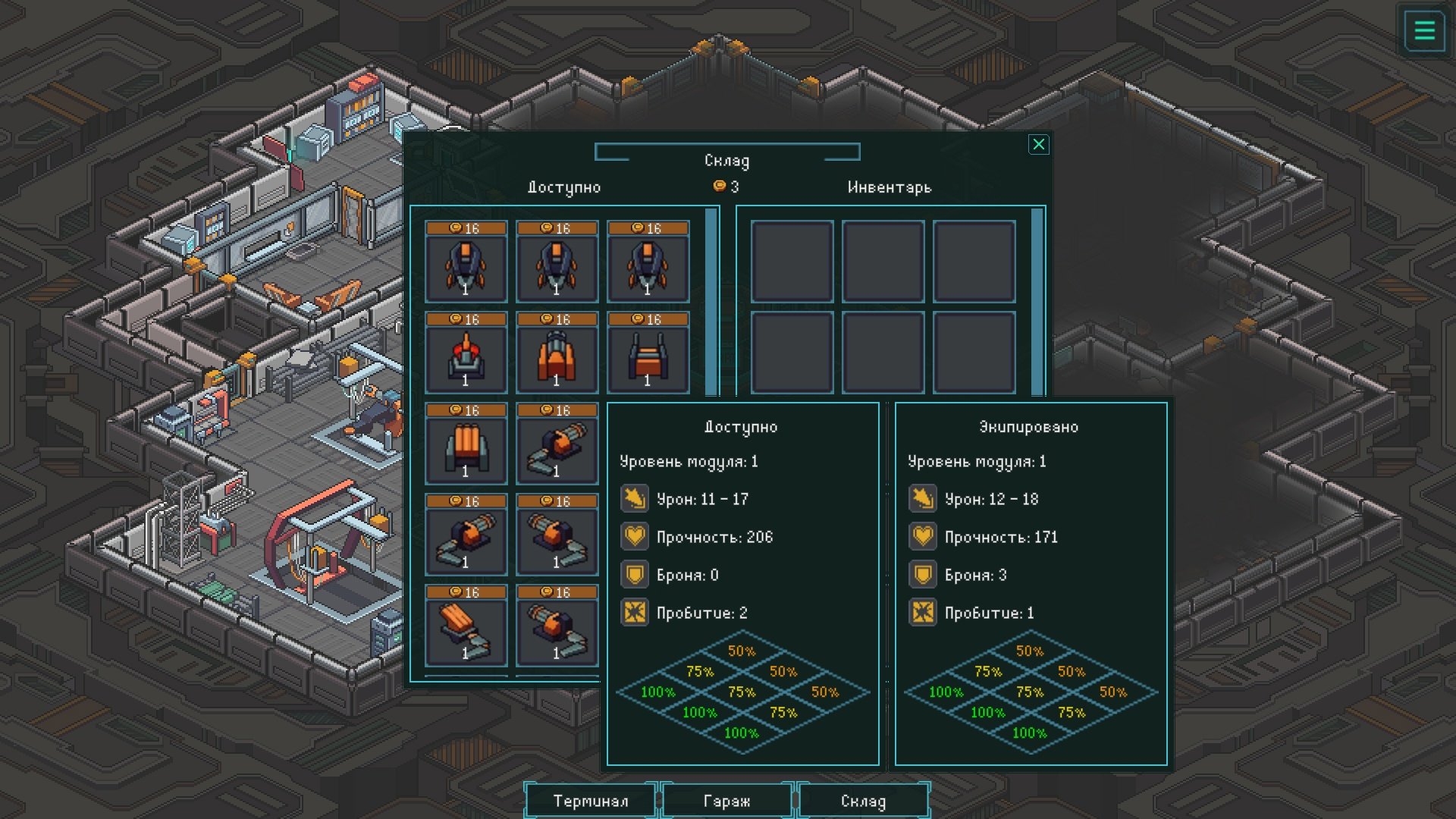Select the Склад tab

point(863,801)
